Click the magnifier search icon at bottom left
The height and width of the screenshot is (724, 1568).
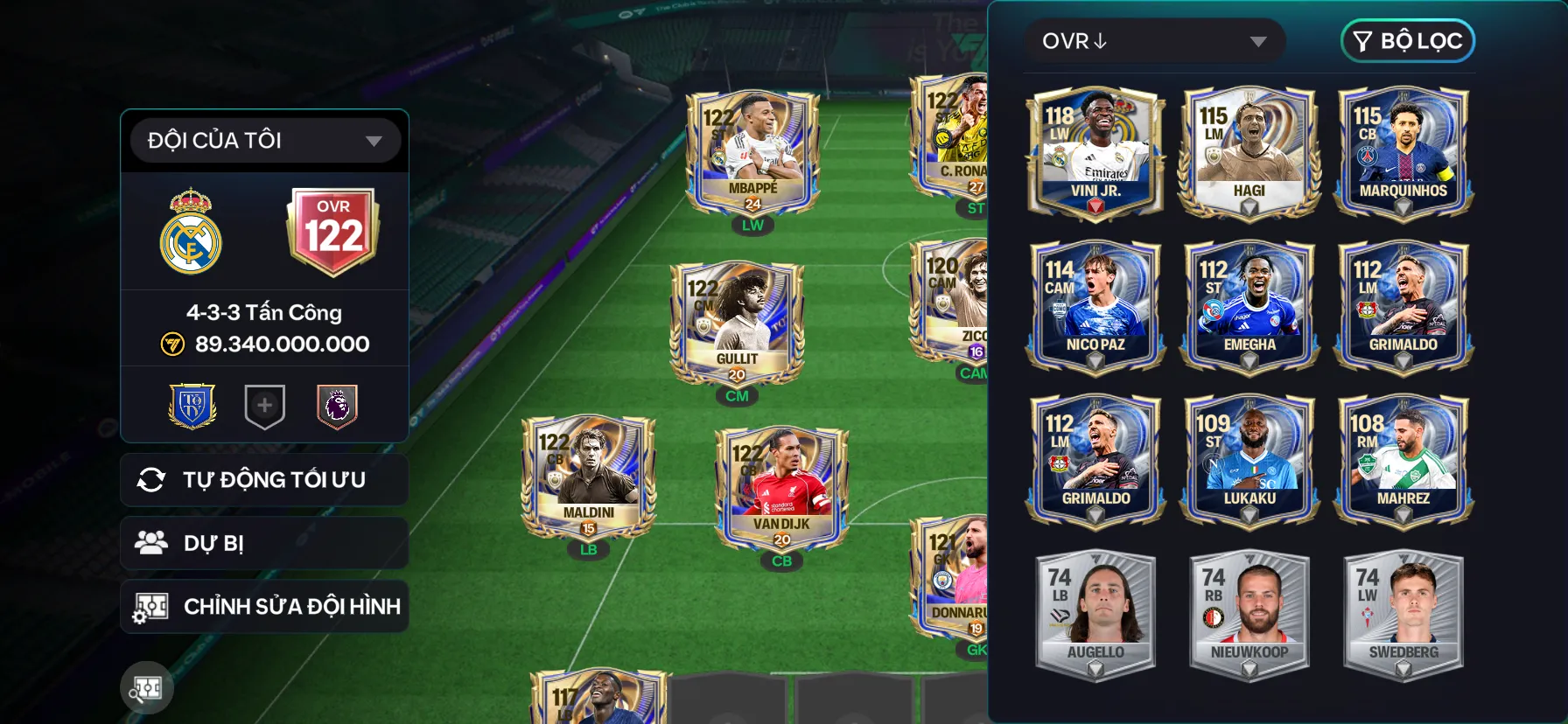coord(147,688)
